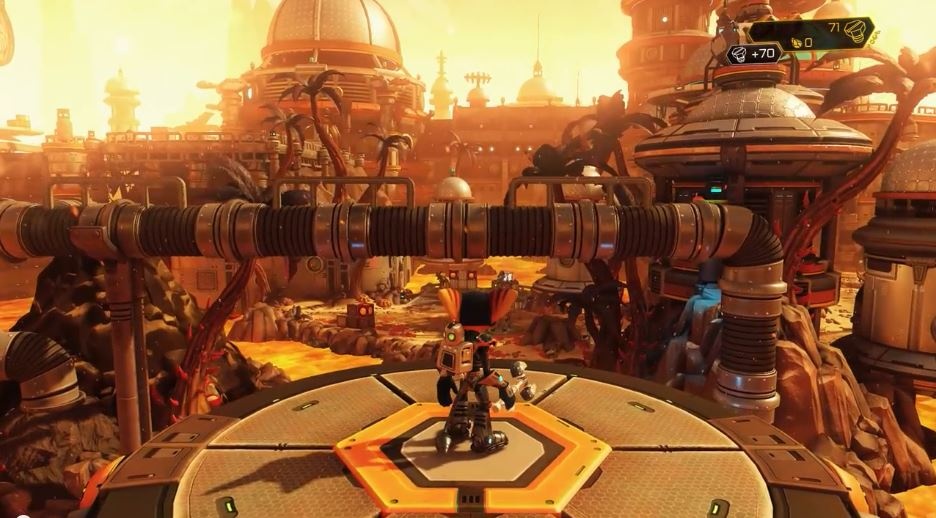Image resolution: width=936 pixels, height=518 pixels.
Task: Click the white bolt pickup icon
Action: click(738, 54)
